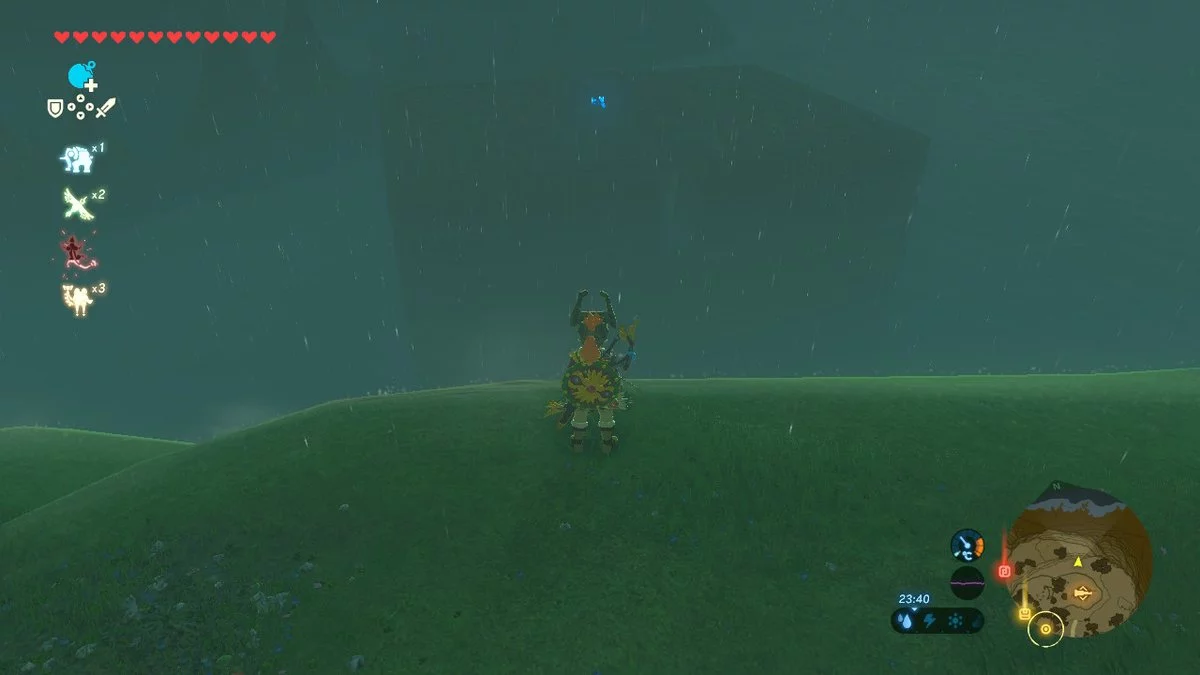Activate Urbosa's Fury camel icon
The image size is (1200, 675).
pos(76,298)
